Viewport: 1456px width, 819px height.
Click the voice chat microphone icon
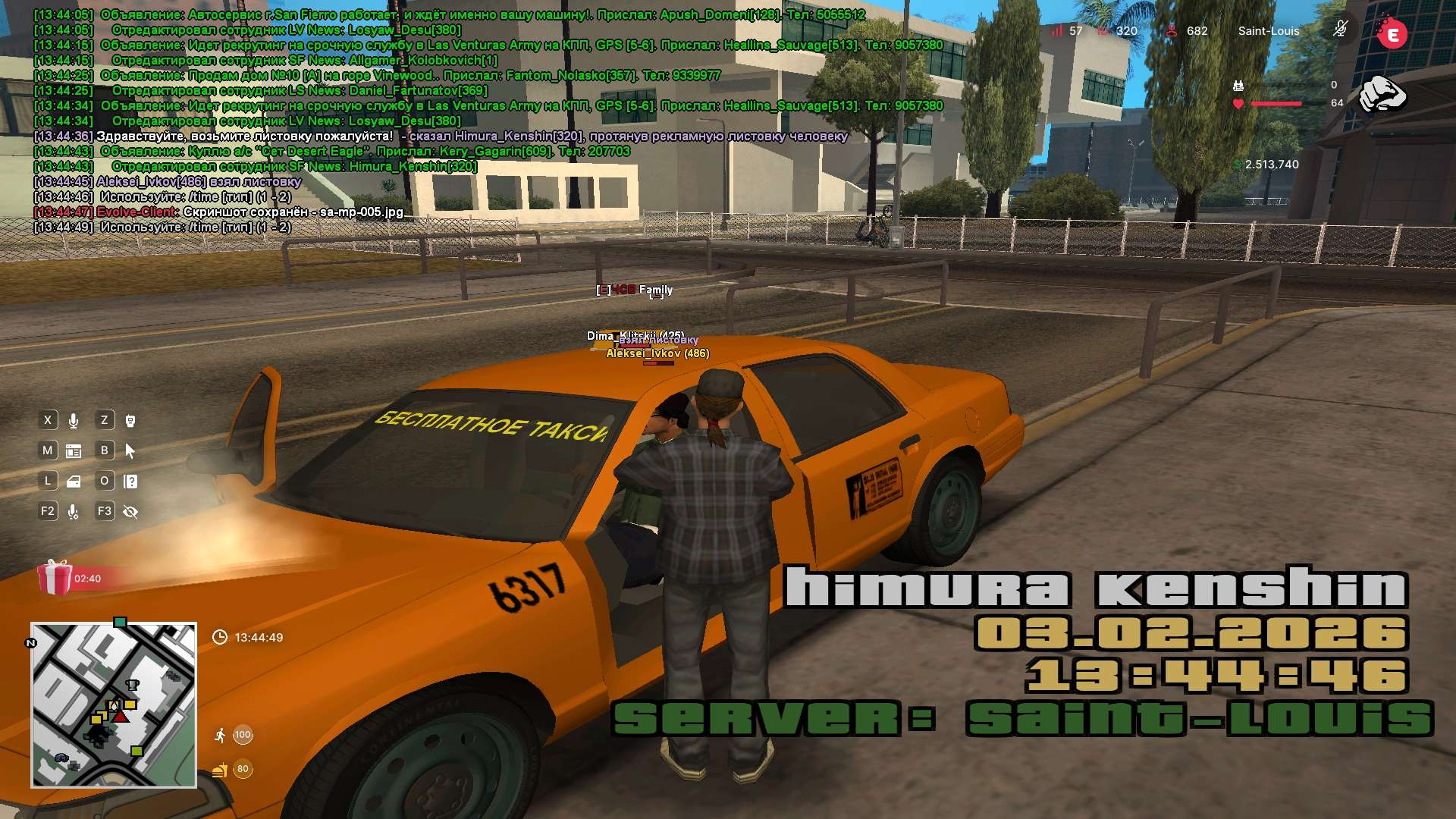74,421
